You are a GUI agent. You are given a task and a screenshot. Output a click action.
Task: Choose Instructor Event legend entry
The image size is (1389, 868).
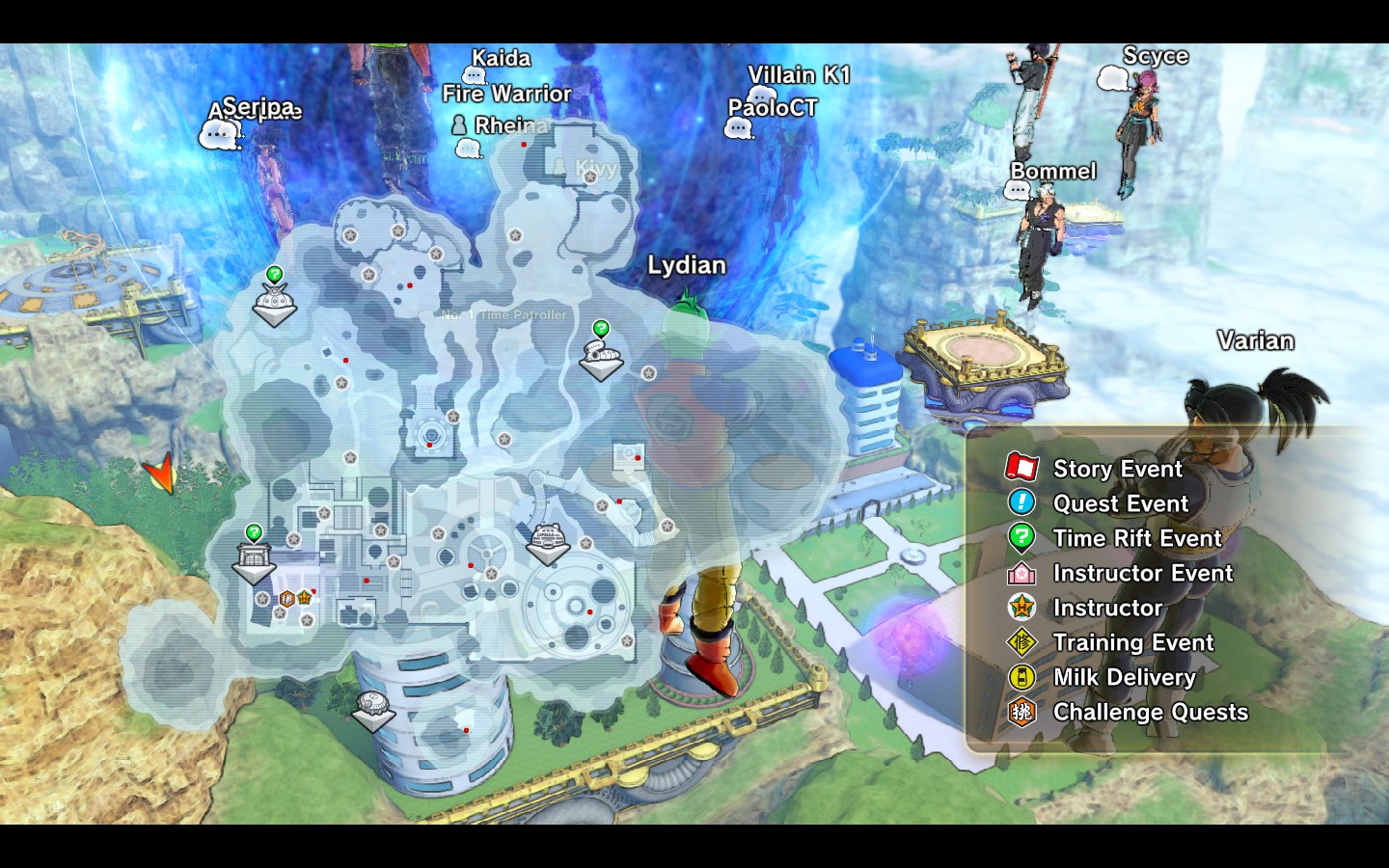pos(1142,573)
